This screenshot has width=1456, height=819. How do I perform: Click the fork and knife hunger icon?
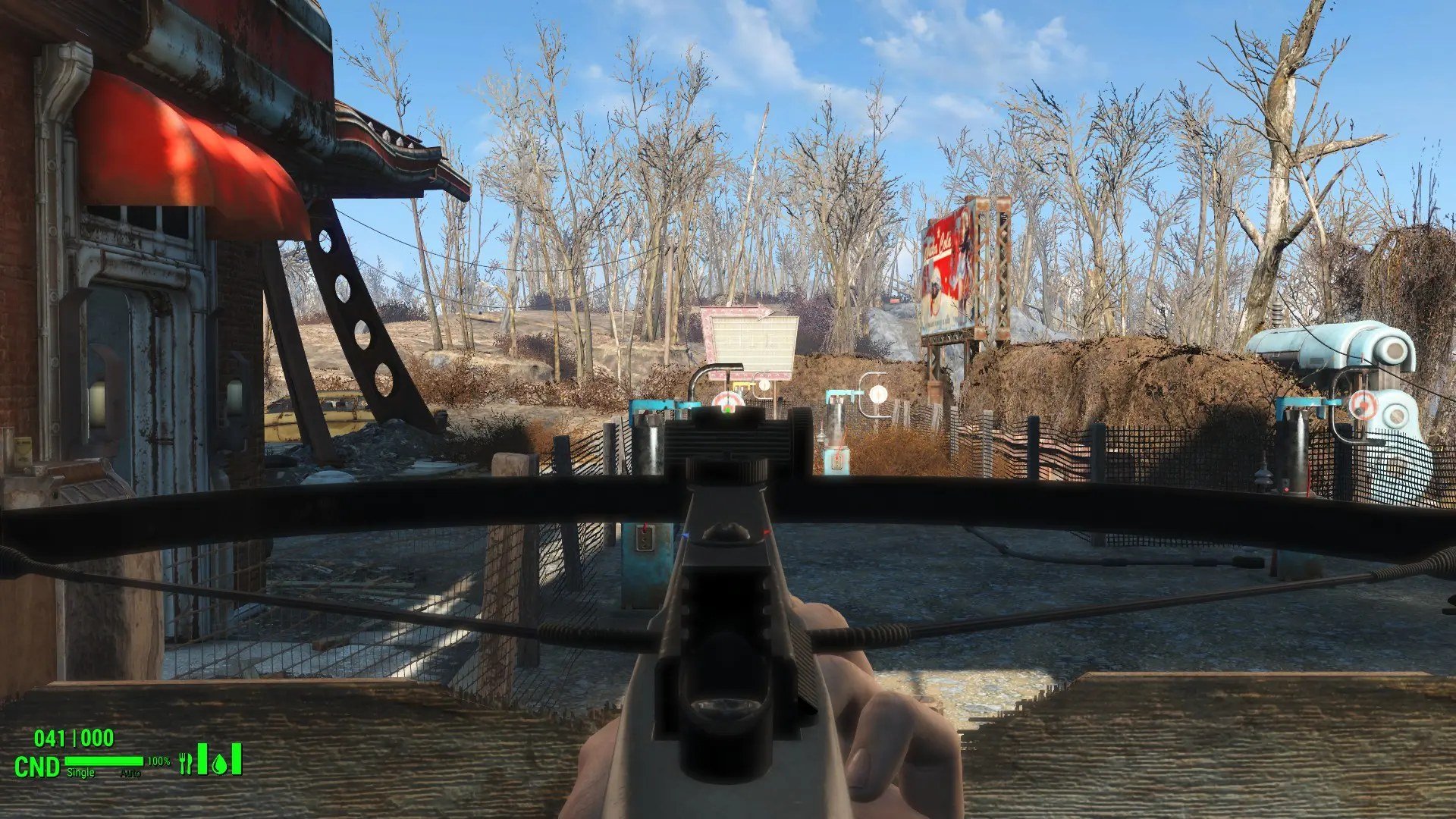(186, 763)
